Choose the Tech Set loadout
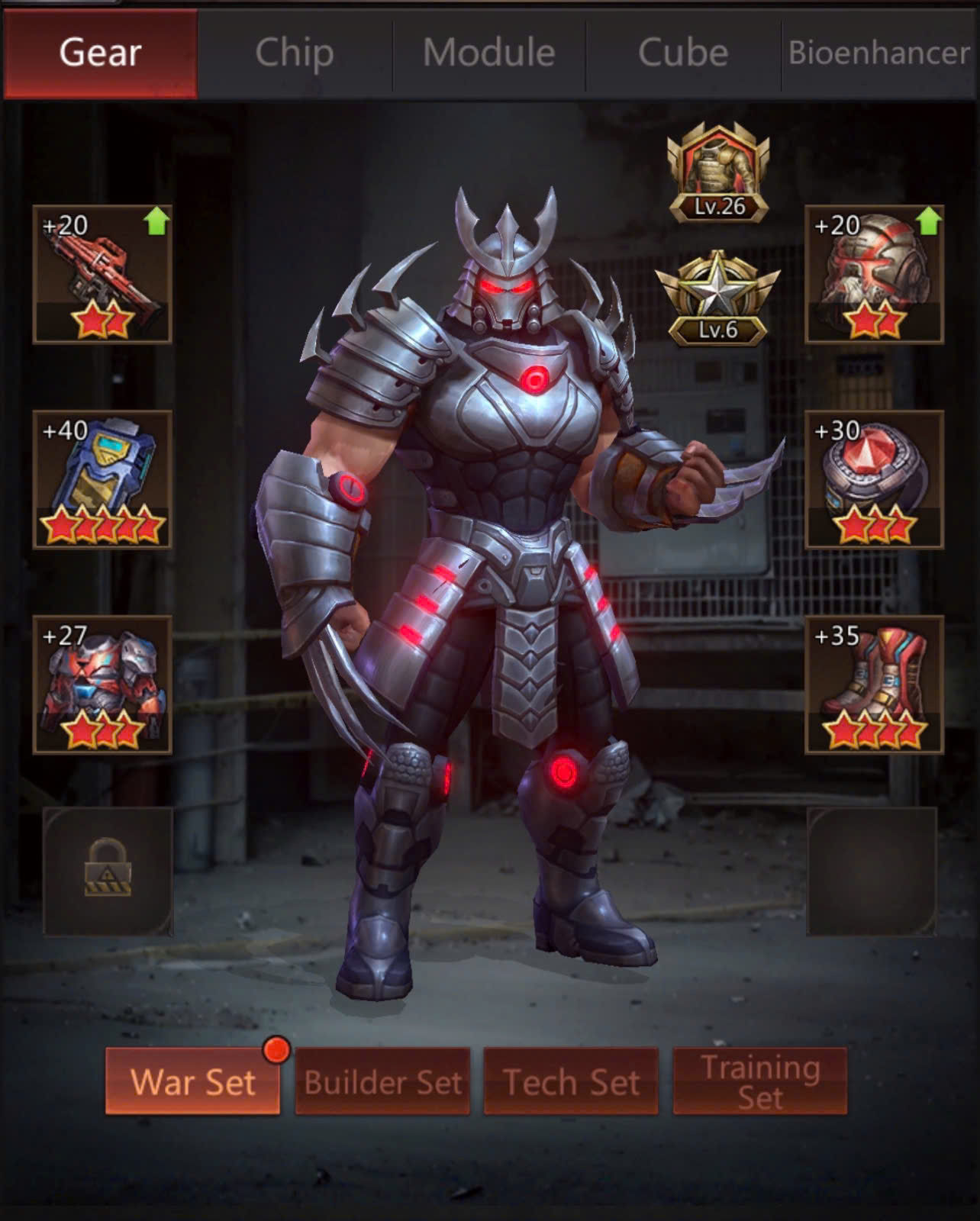Image resolution: width=980 pixels, height=1221 pixels. (571, 1081)
